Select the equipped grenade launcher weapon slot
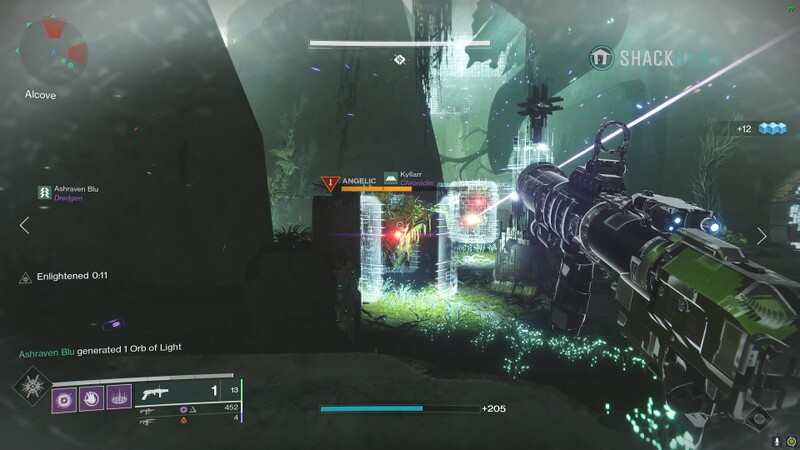 click(180, 392)
